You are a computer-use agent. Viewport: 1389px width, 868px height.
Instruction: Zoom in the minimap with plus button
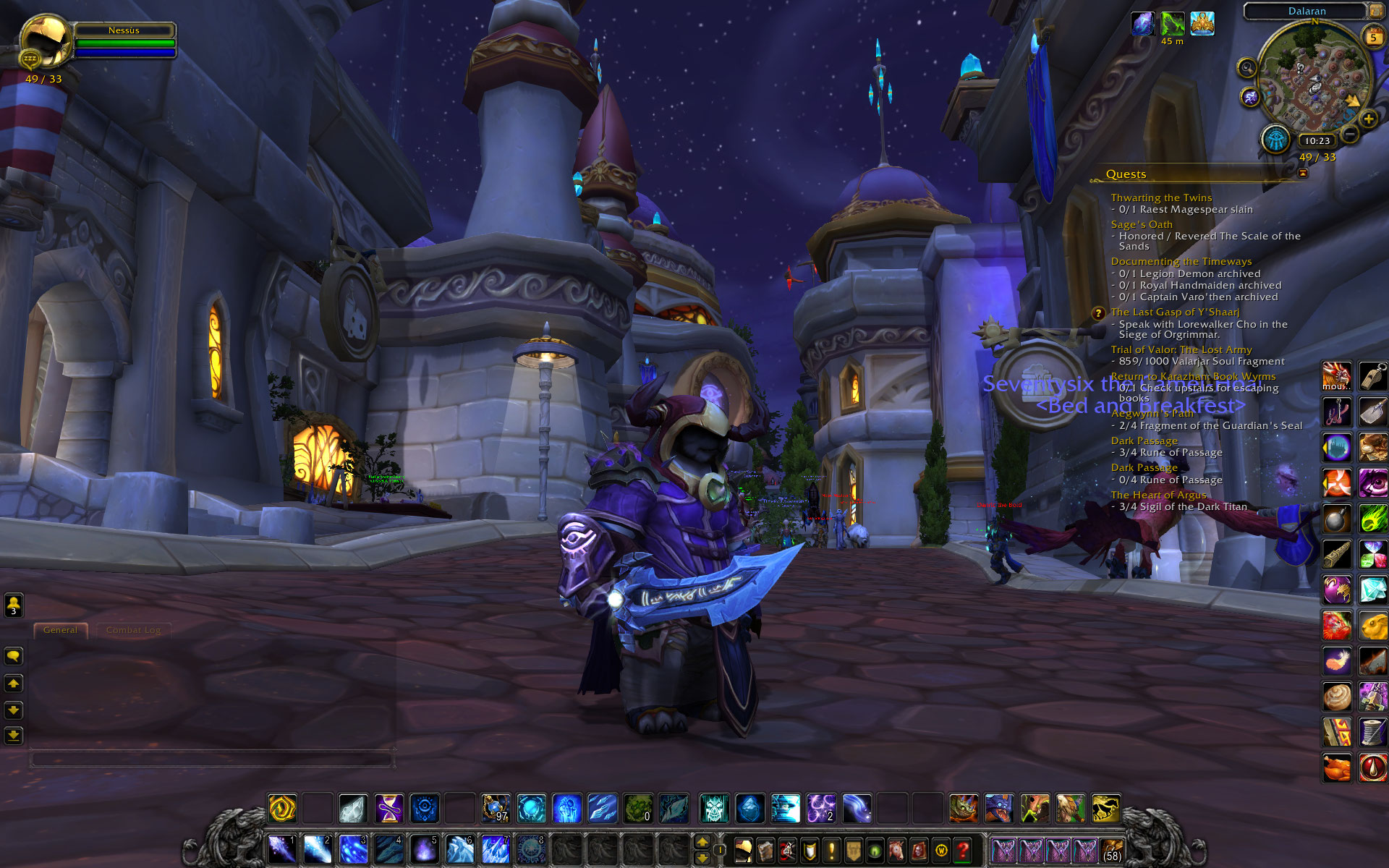tap(1368, 119)
